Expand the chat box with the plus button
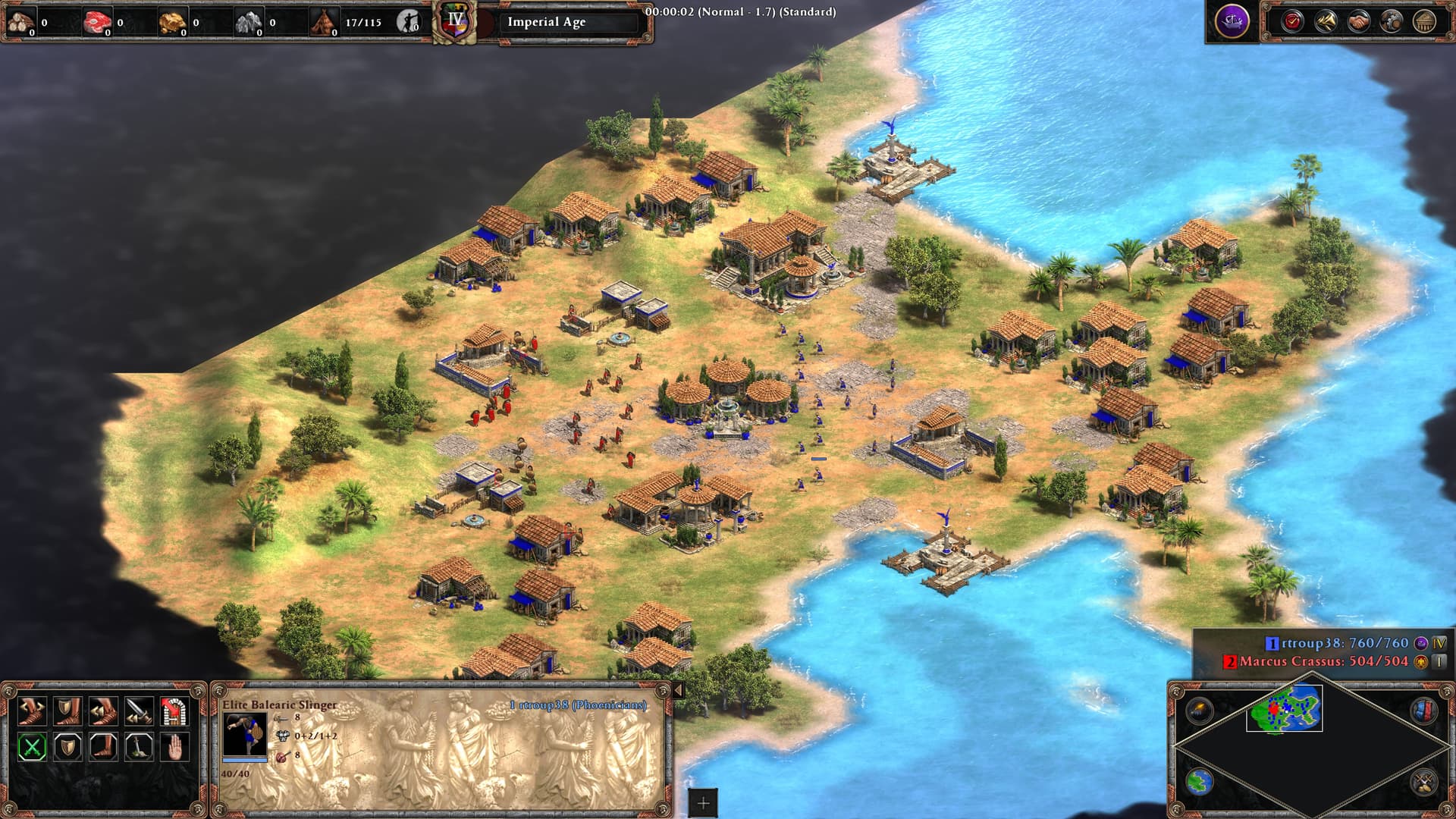Screen dimensions: 1456x819 [x=701, y=801]
